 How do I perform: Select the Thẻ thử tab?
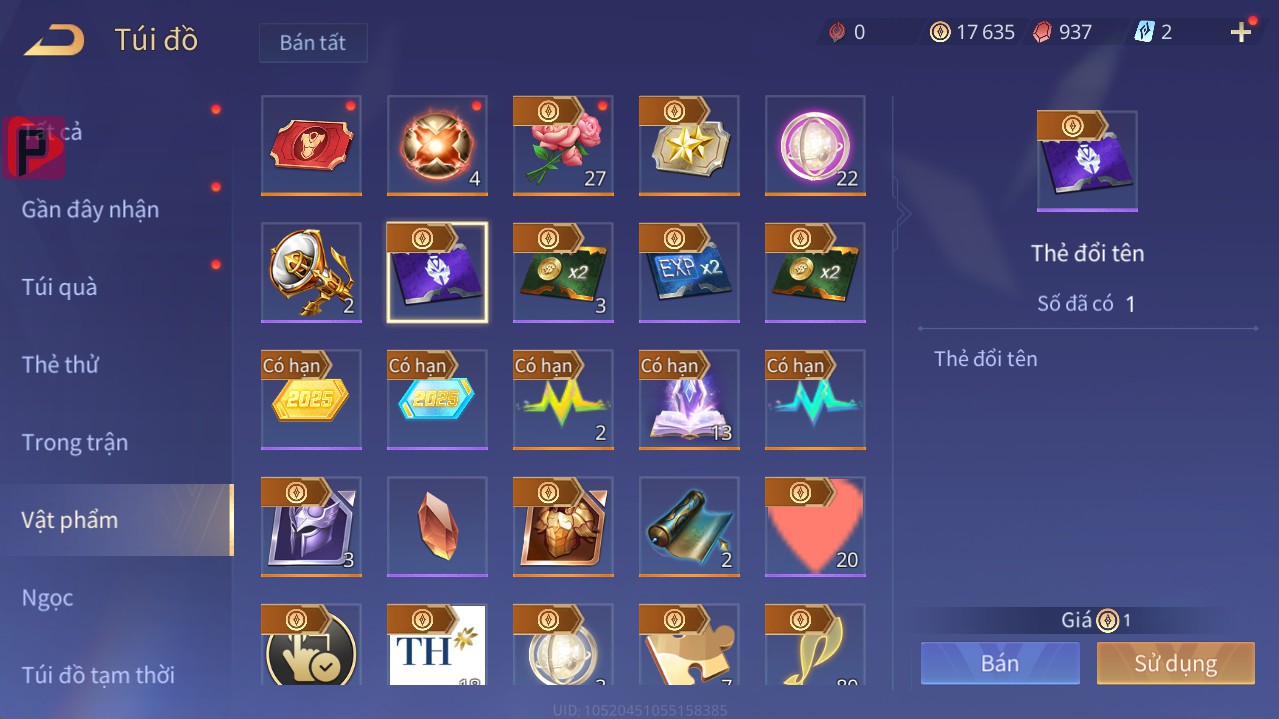60,364
